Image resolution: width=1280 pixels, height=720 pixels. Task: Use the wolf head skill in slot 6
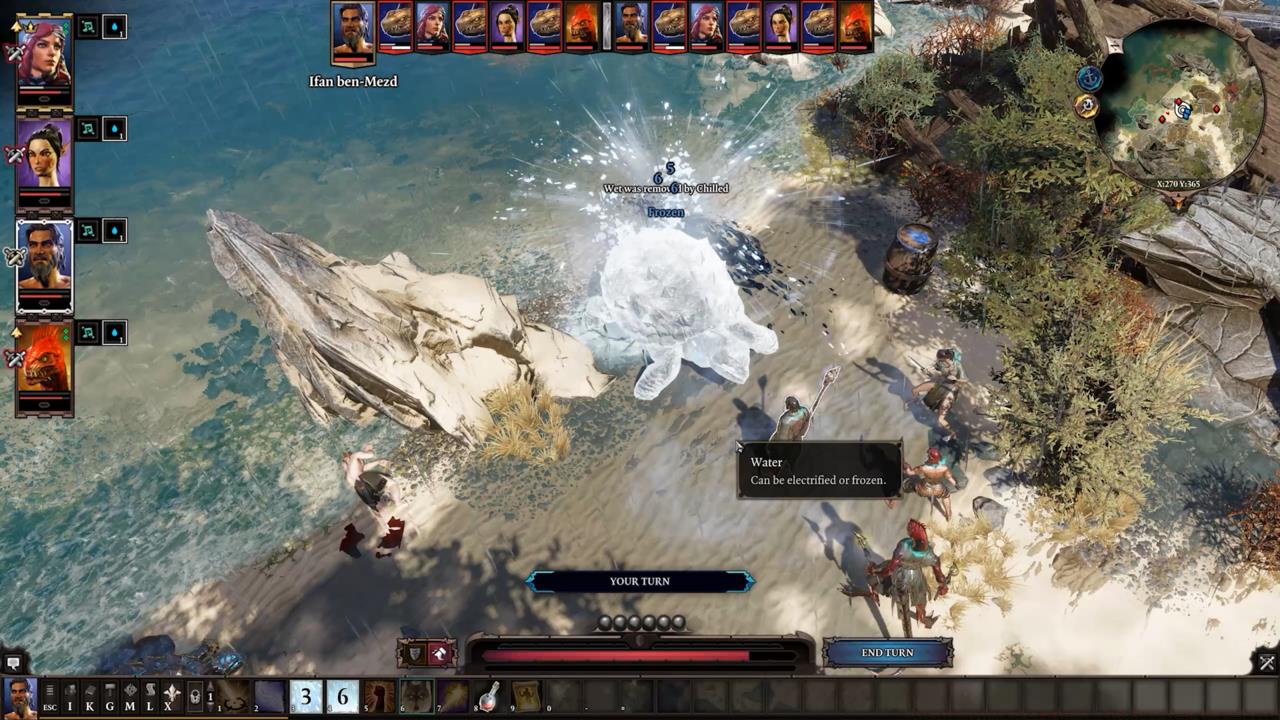tap(416, 696)
